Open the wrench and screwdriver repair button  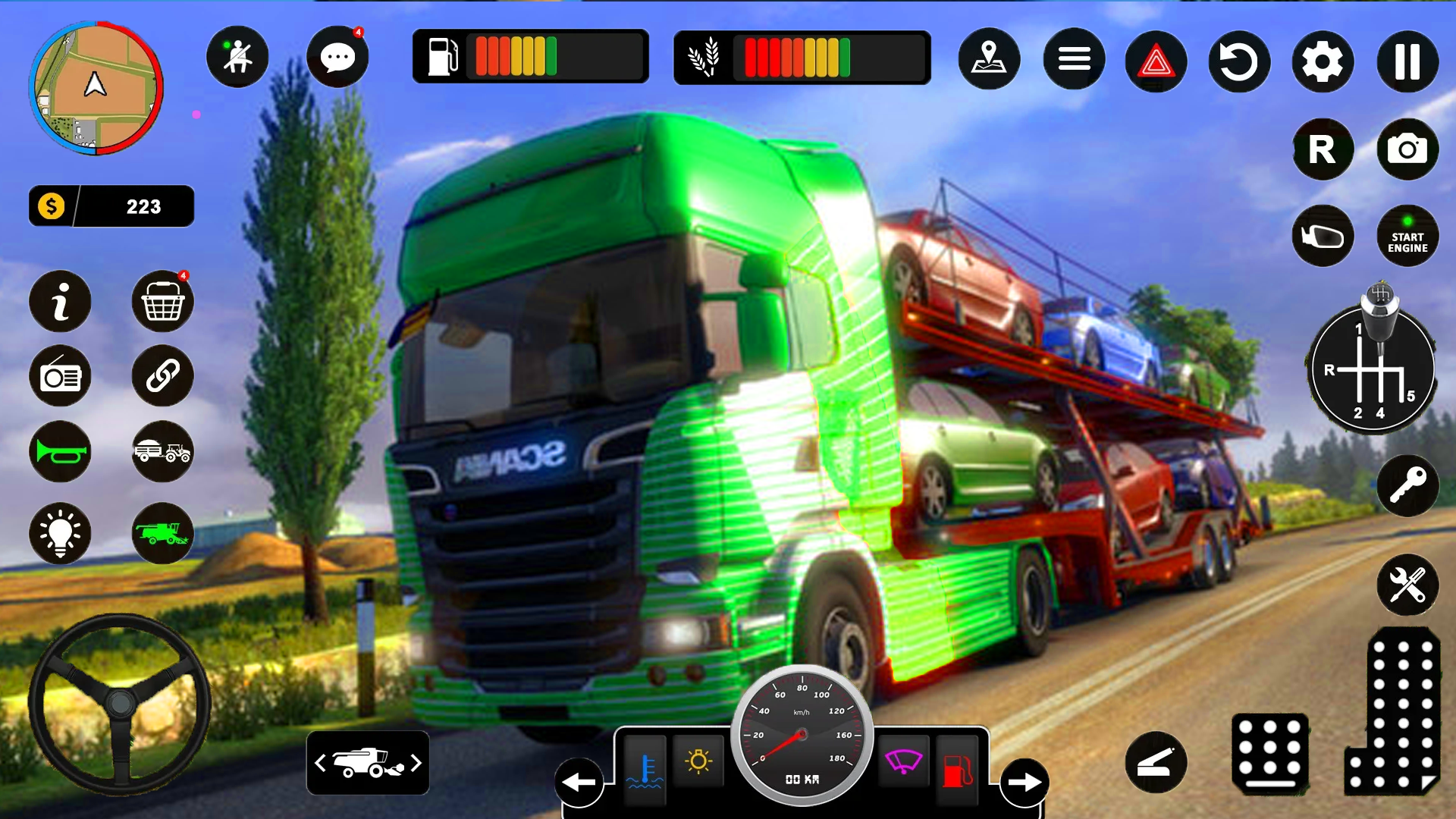(x=1407, y=585)
